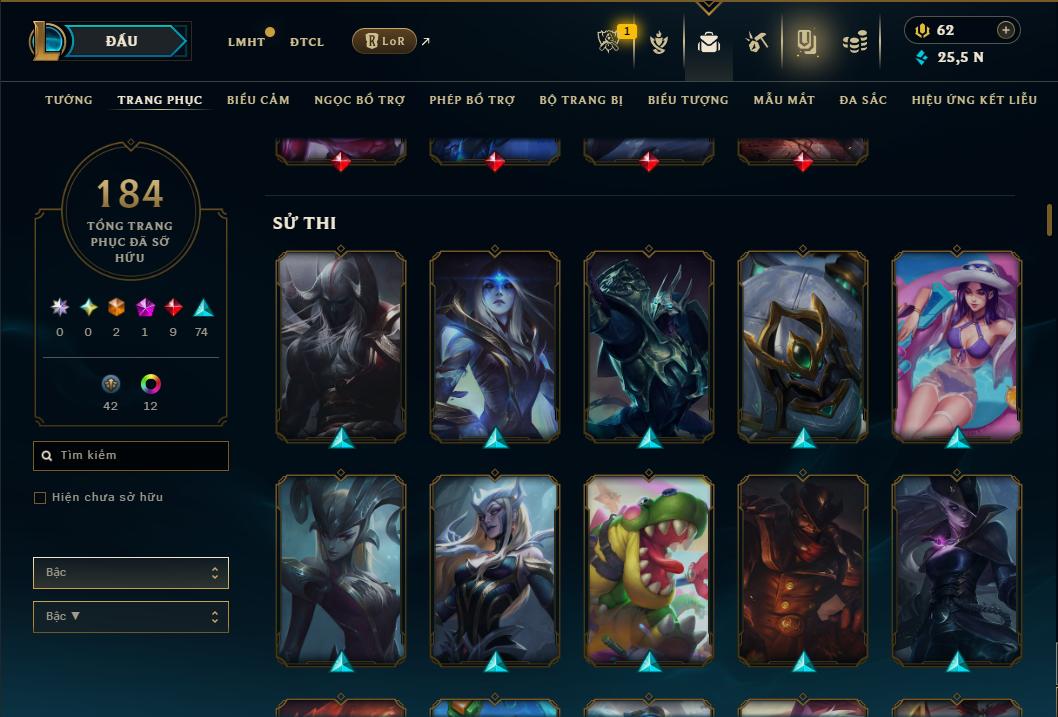Show the BIỂU TƯỢNG icons tab
The height and width of the screenshot is (717, 1058).
pos(688,100)
